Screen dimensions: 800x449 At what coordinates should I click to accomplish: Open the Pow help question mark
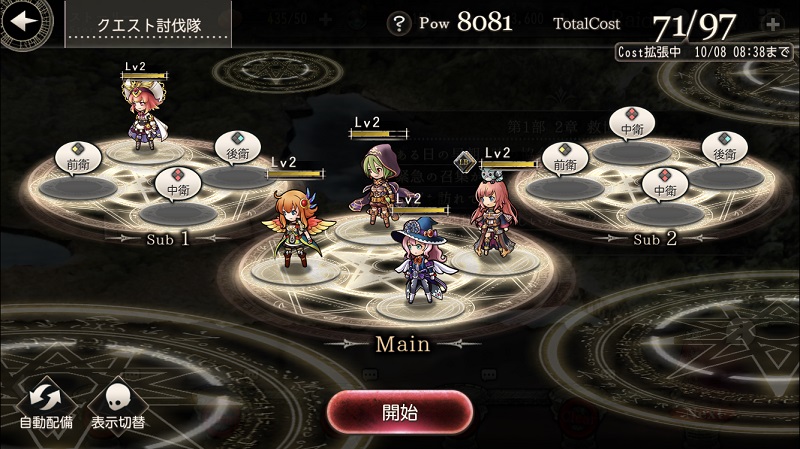coord(402,23)
